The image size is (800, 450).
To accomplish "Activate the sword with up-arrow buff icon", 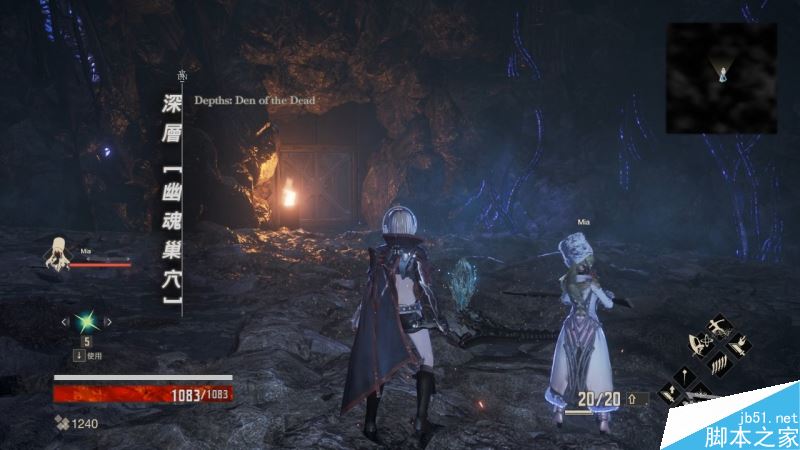I will (670, 393).
